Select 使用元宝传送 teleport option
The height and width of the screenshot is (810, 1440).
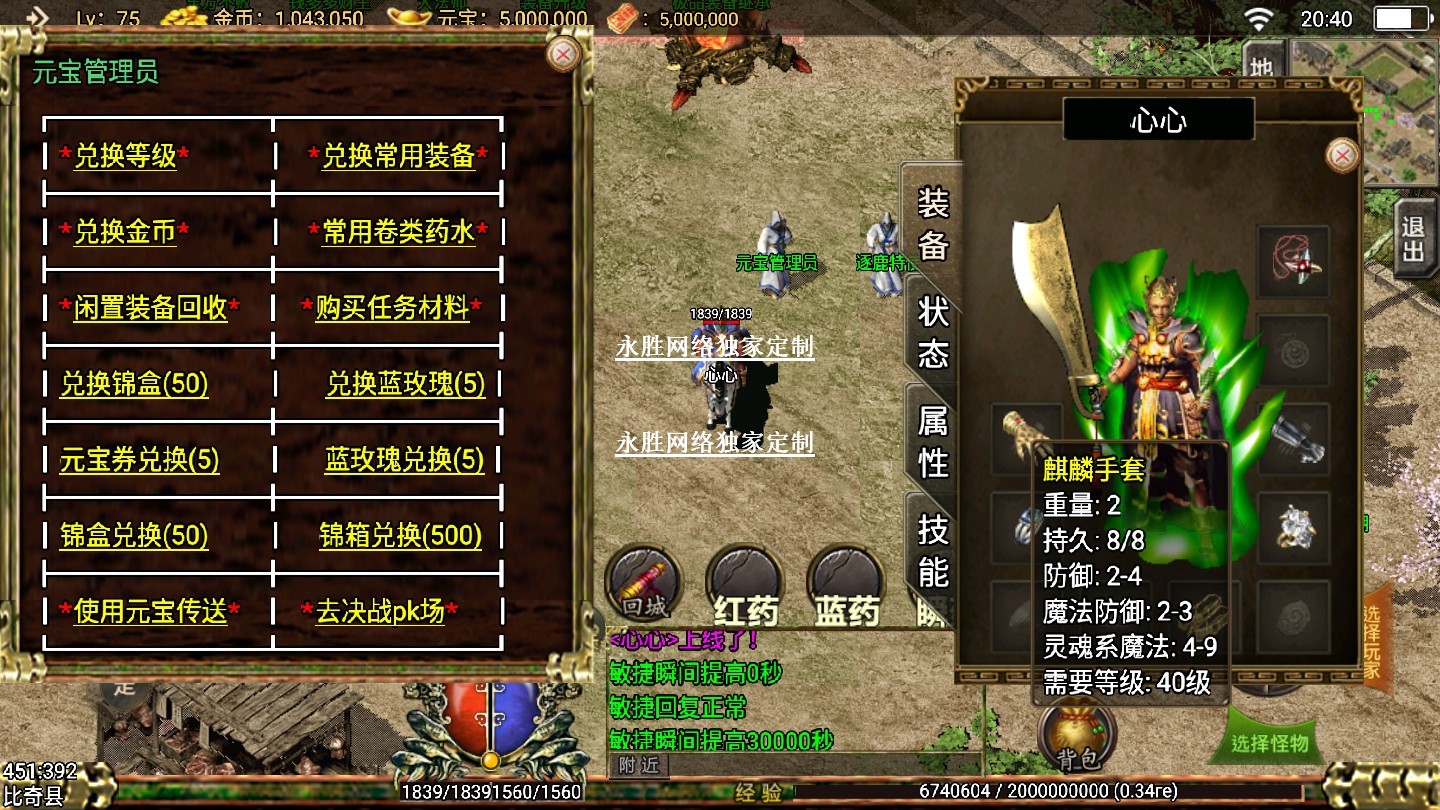pos(150,611)
